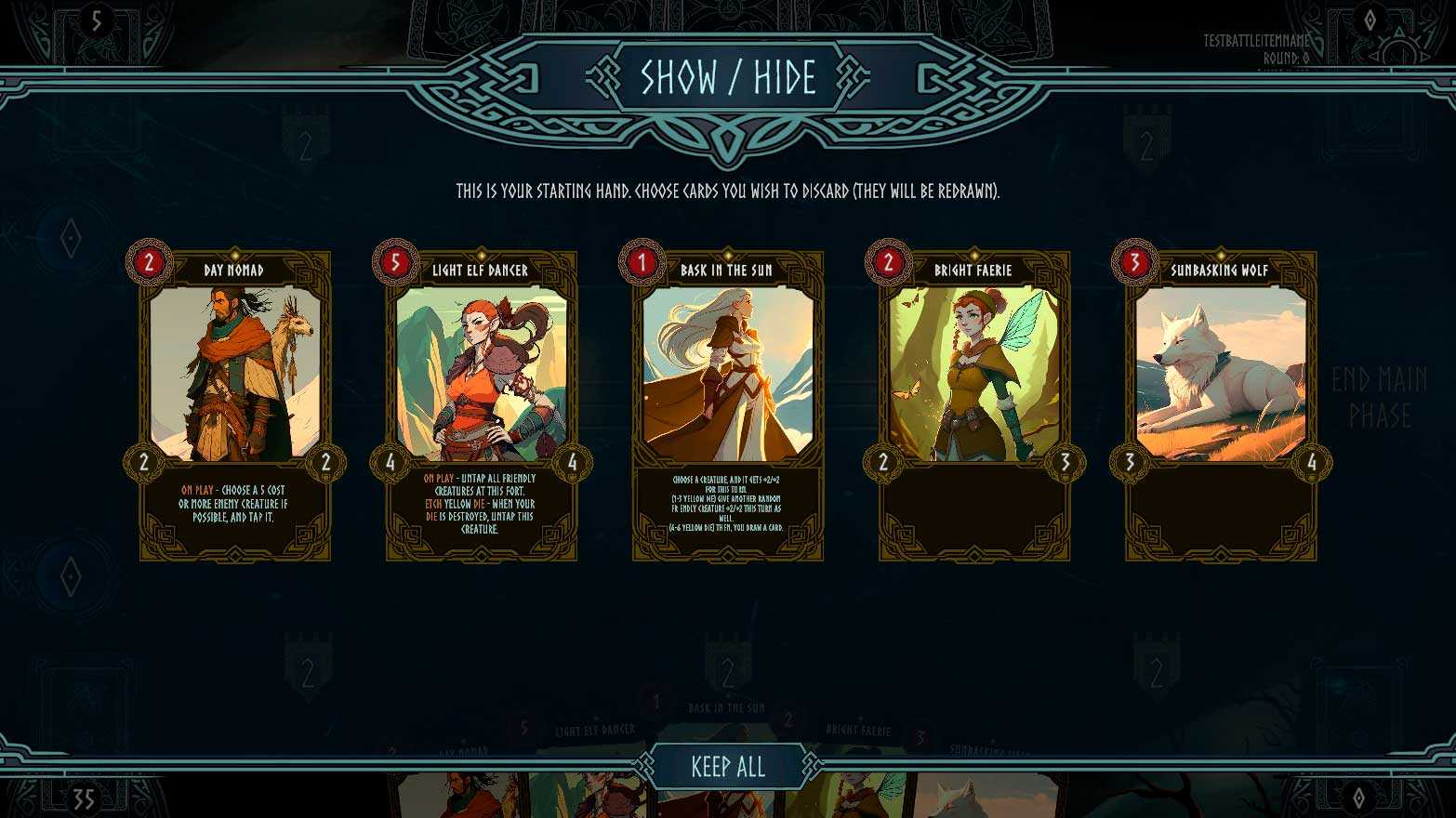
Task: Select the Day Nomad card
Action: point(235,405)
